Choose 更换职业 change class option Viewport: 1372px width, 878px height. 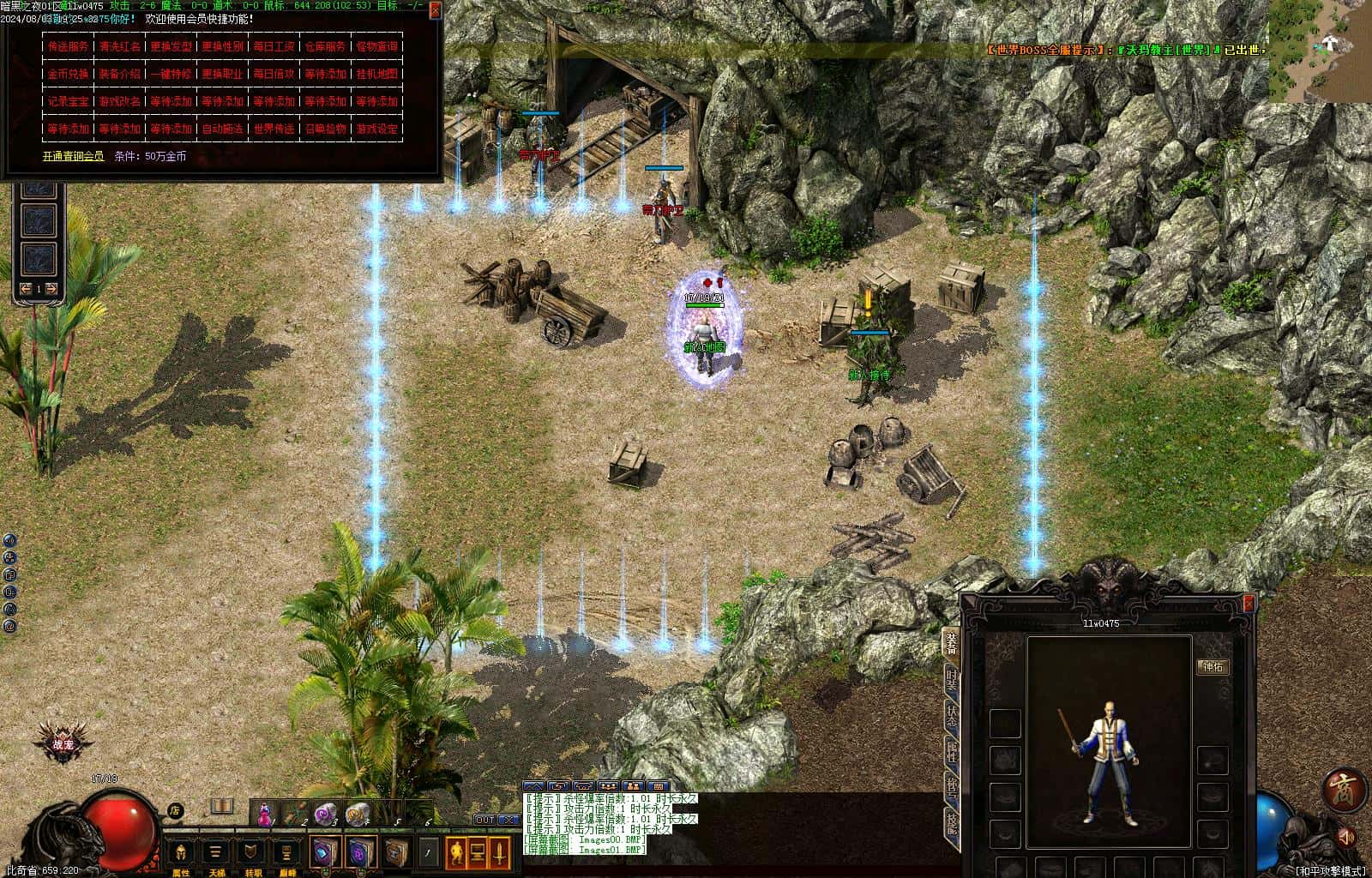(222, 74)
